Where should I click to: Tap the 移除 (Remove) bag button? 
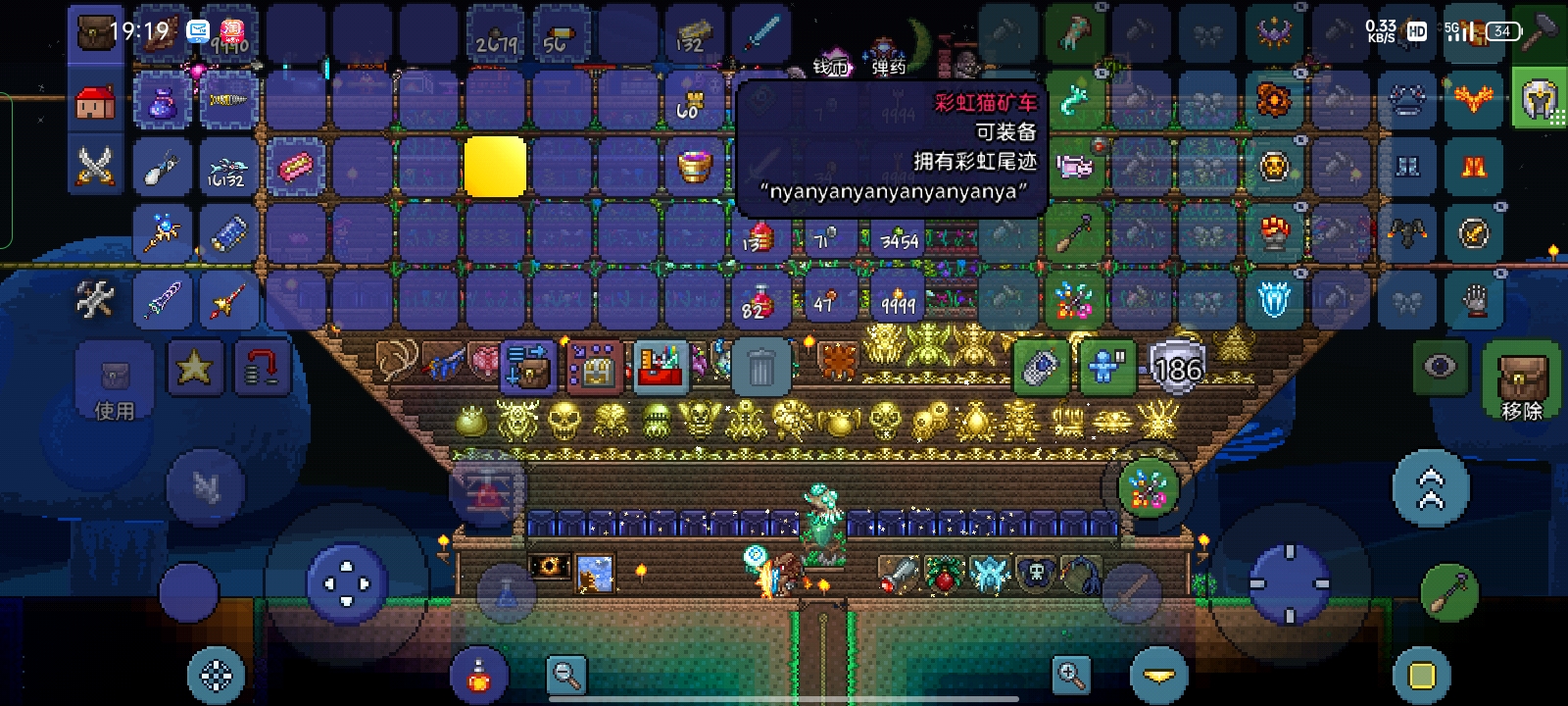1522,380
